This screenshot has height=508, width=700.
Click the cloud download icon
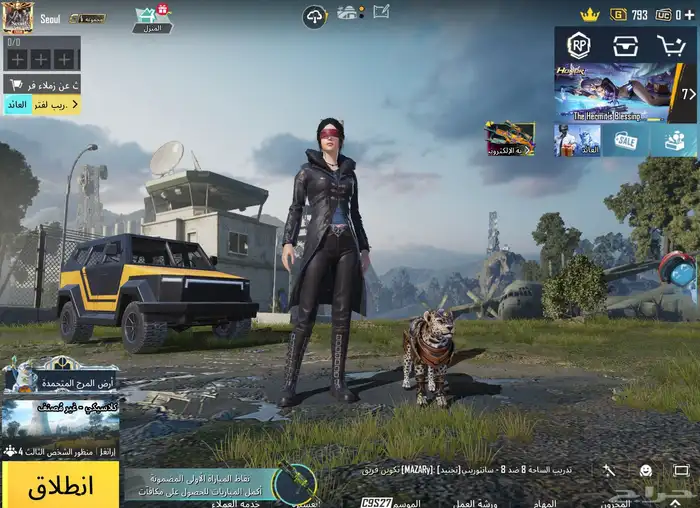[x=315, y=15]
